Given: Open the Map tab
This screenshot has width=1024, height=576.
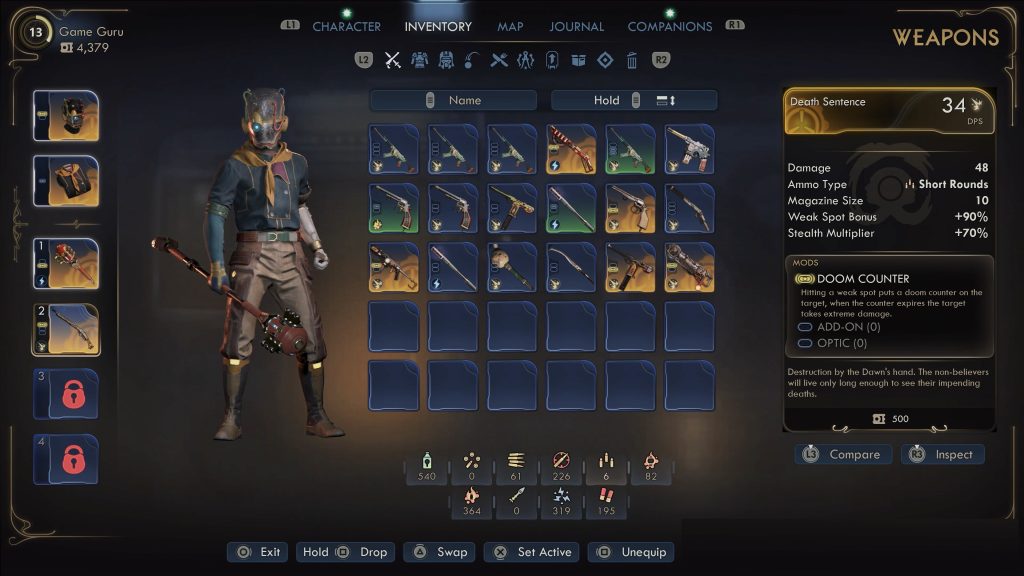Looking at the screenshot, I should click(510, 27).
